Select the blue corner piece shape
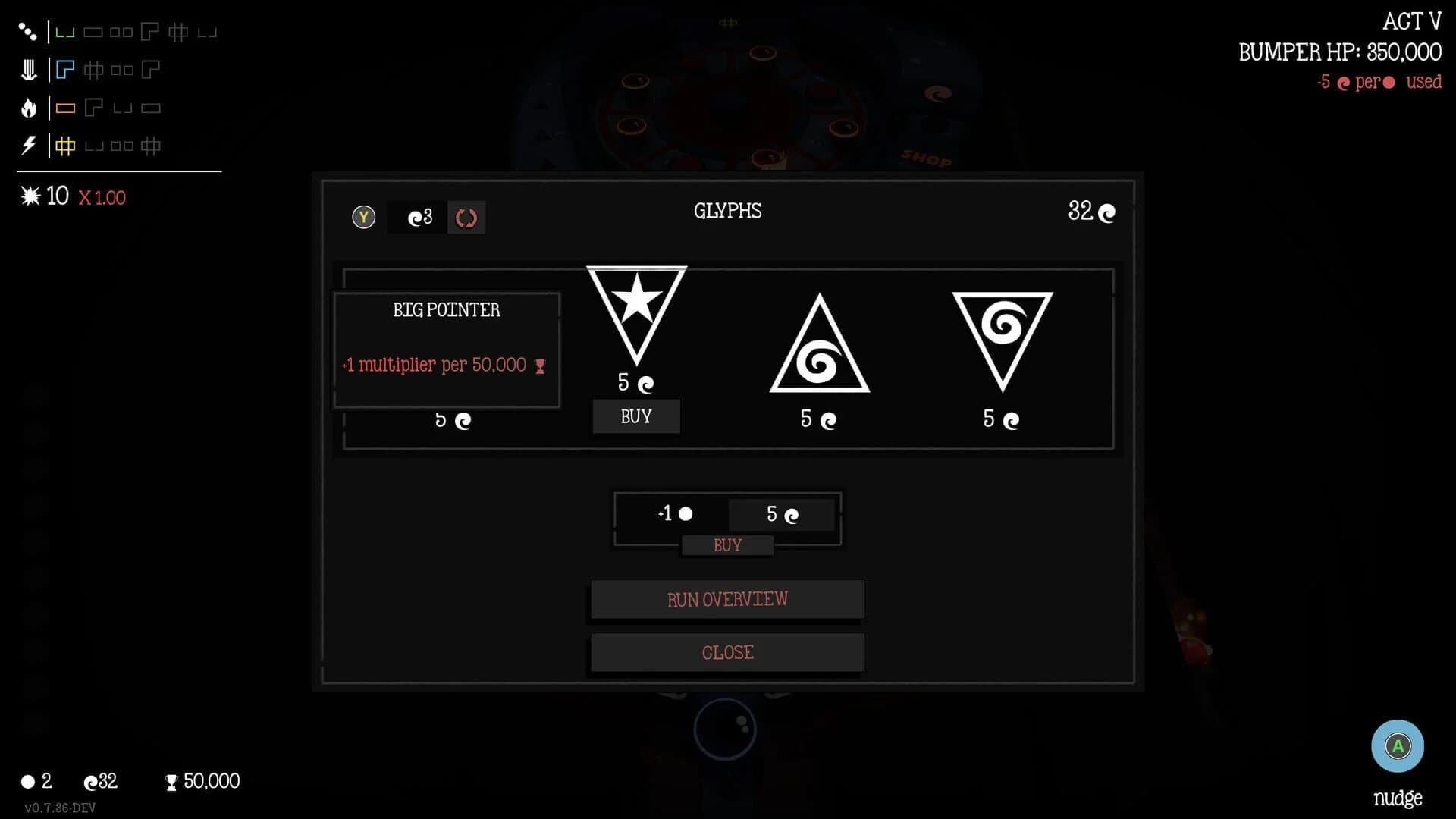This screenshot has width=1456, height=819. 65,69
